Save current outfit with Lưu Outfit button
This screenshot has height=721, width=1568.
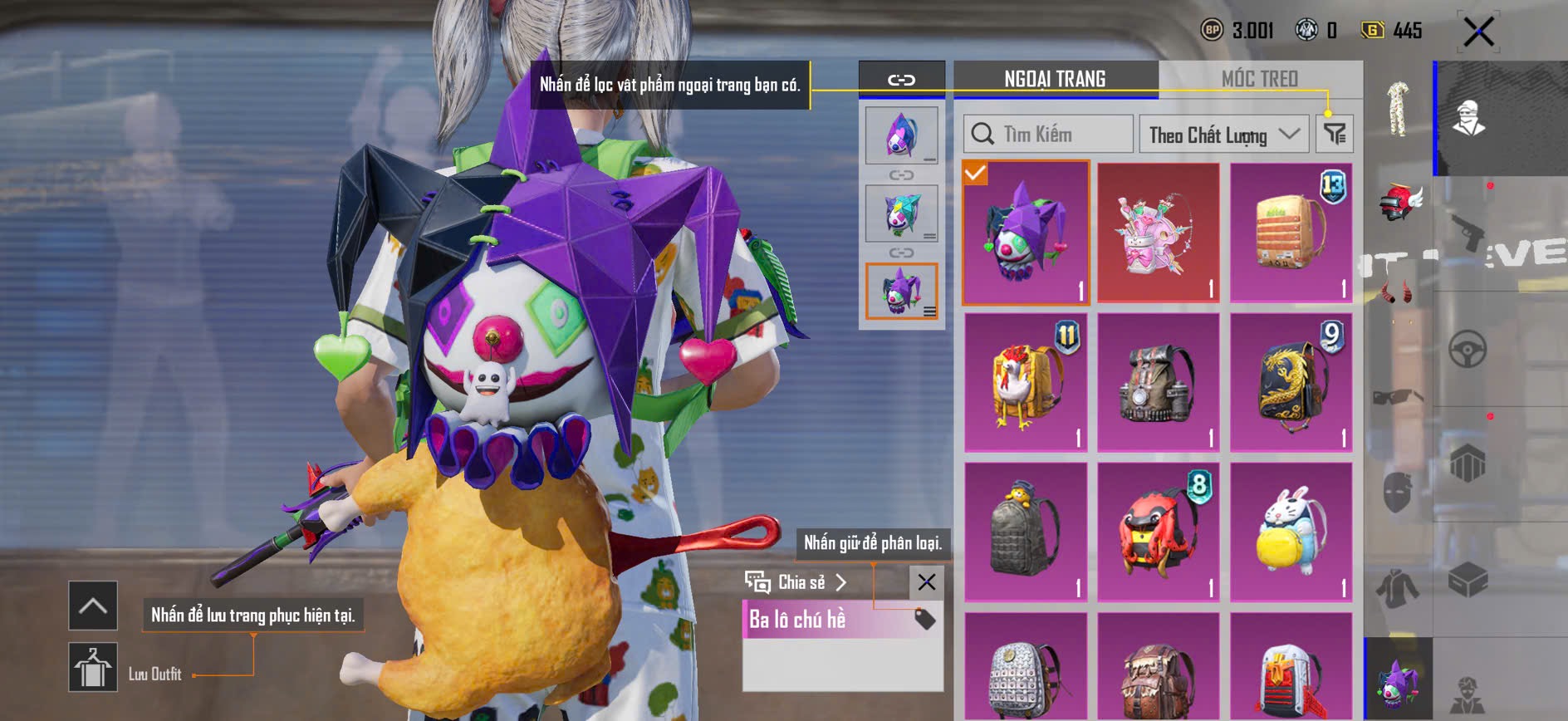(93, 667)
